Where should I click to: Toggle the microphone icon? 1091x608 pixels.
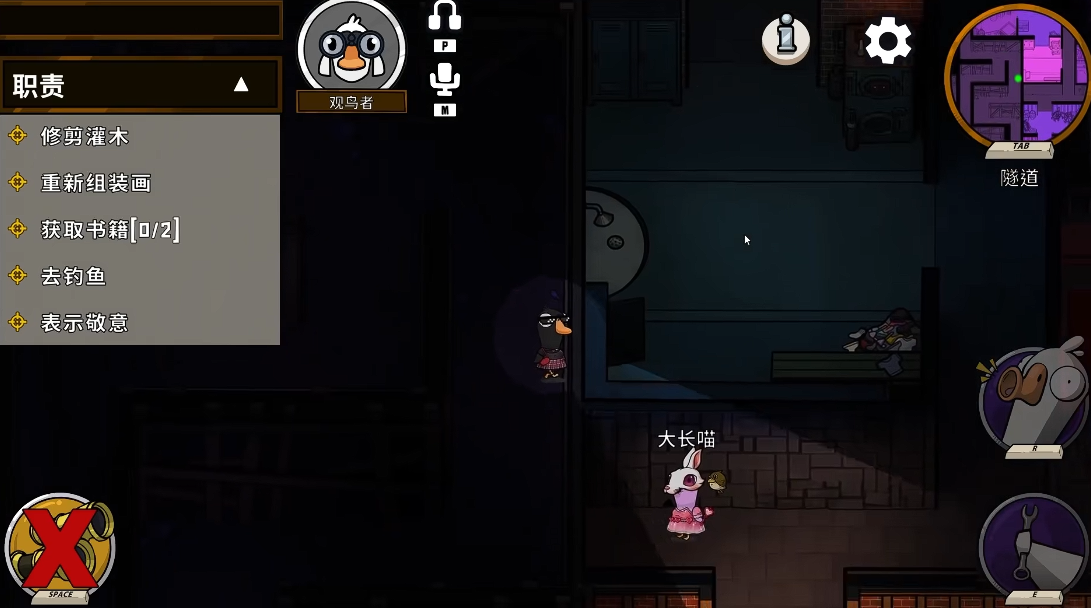click(445, 81)
